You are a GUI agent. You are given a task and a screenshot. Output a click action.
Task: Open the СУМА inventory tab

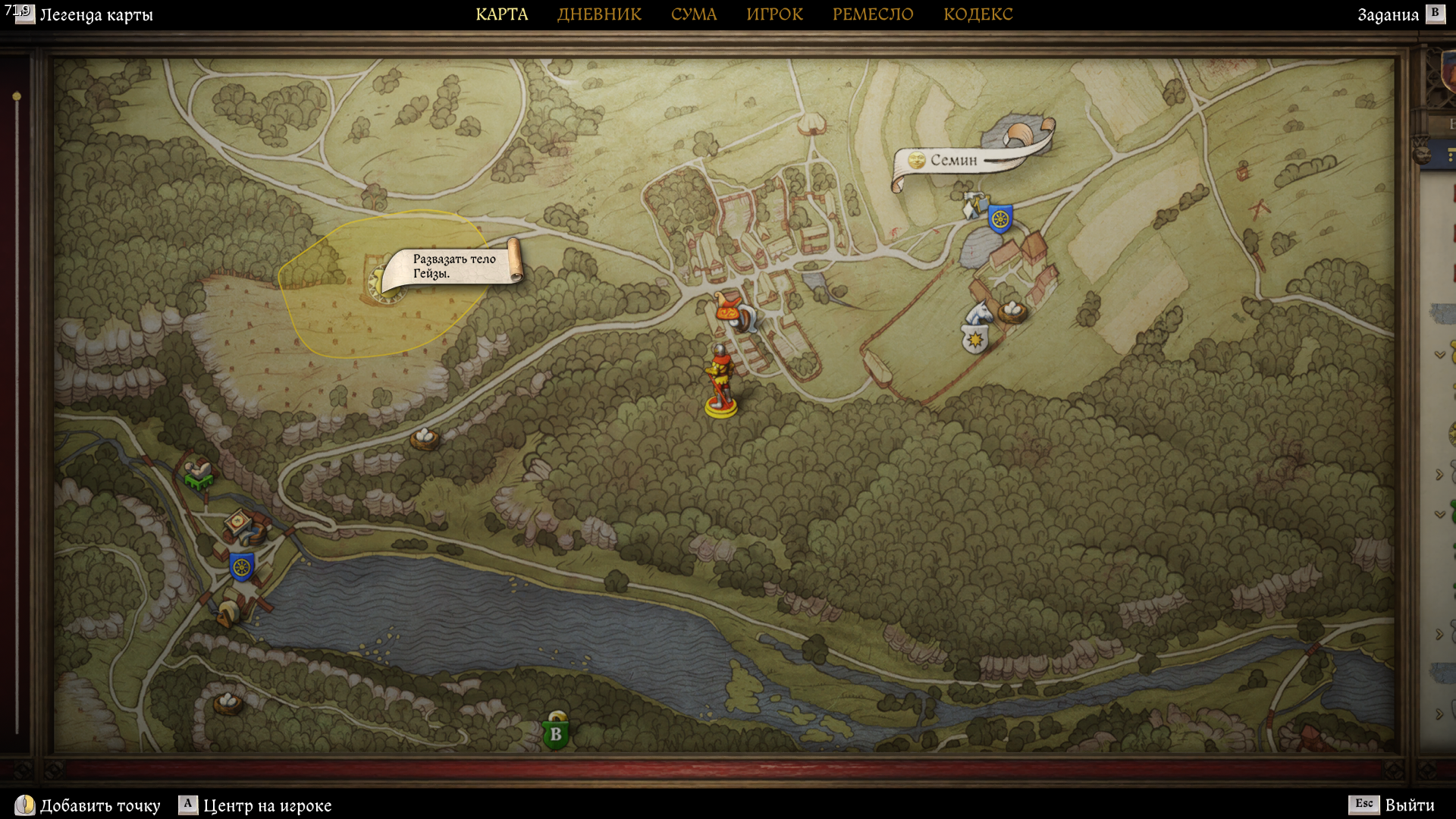[x=693, y=14]
